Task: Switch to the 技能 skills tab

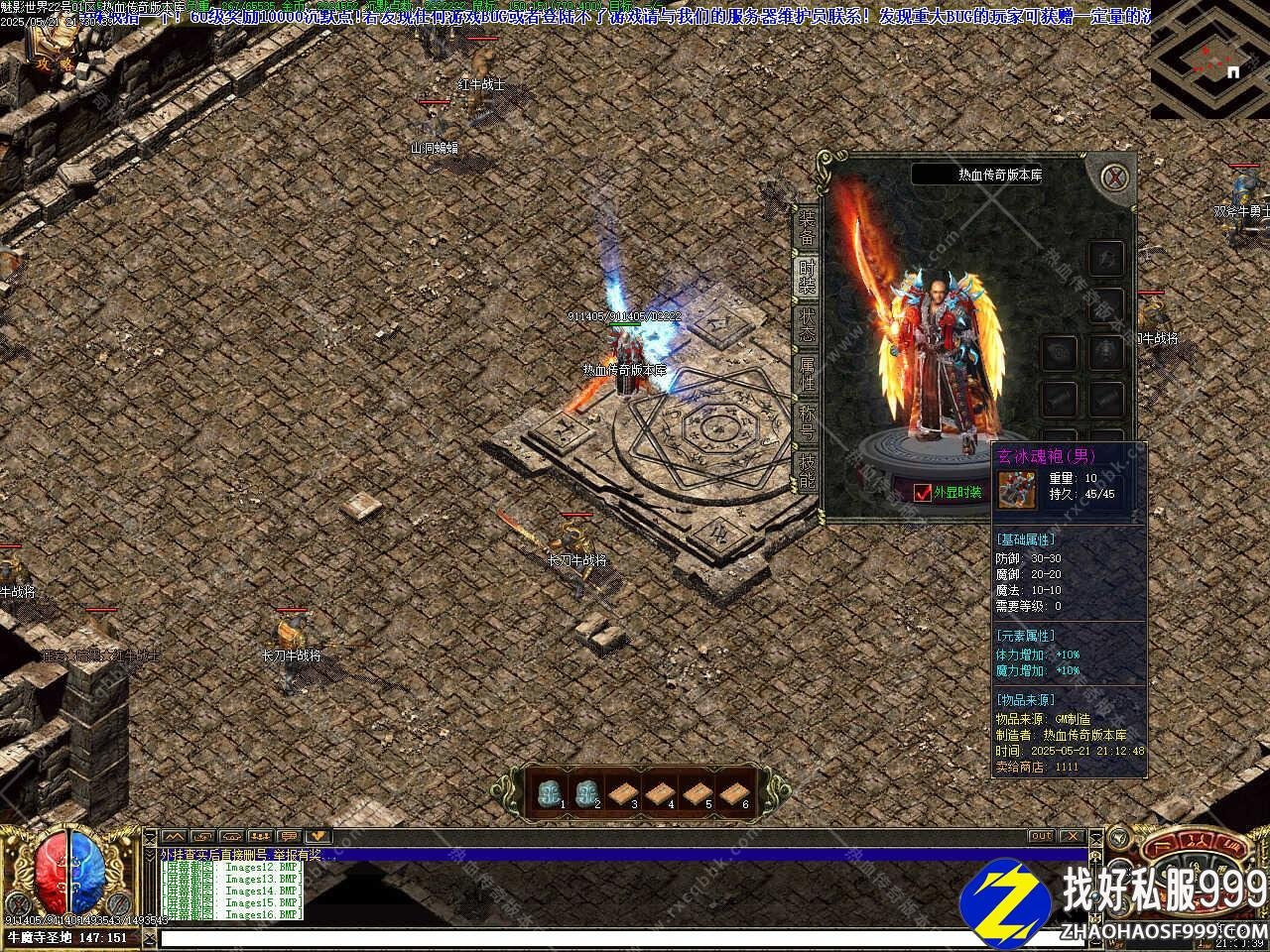Action: [807, 471]
